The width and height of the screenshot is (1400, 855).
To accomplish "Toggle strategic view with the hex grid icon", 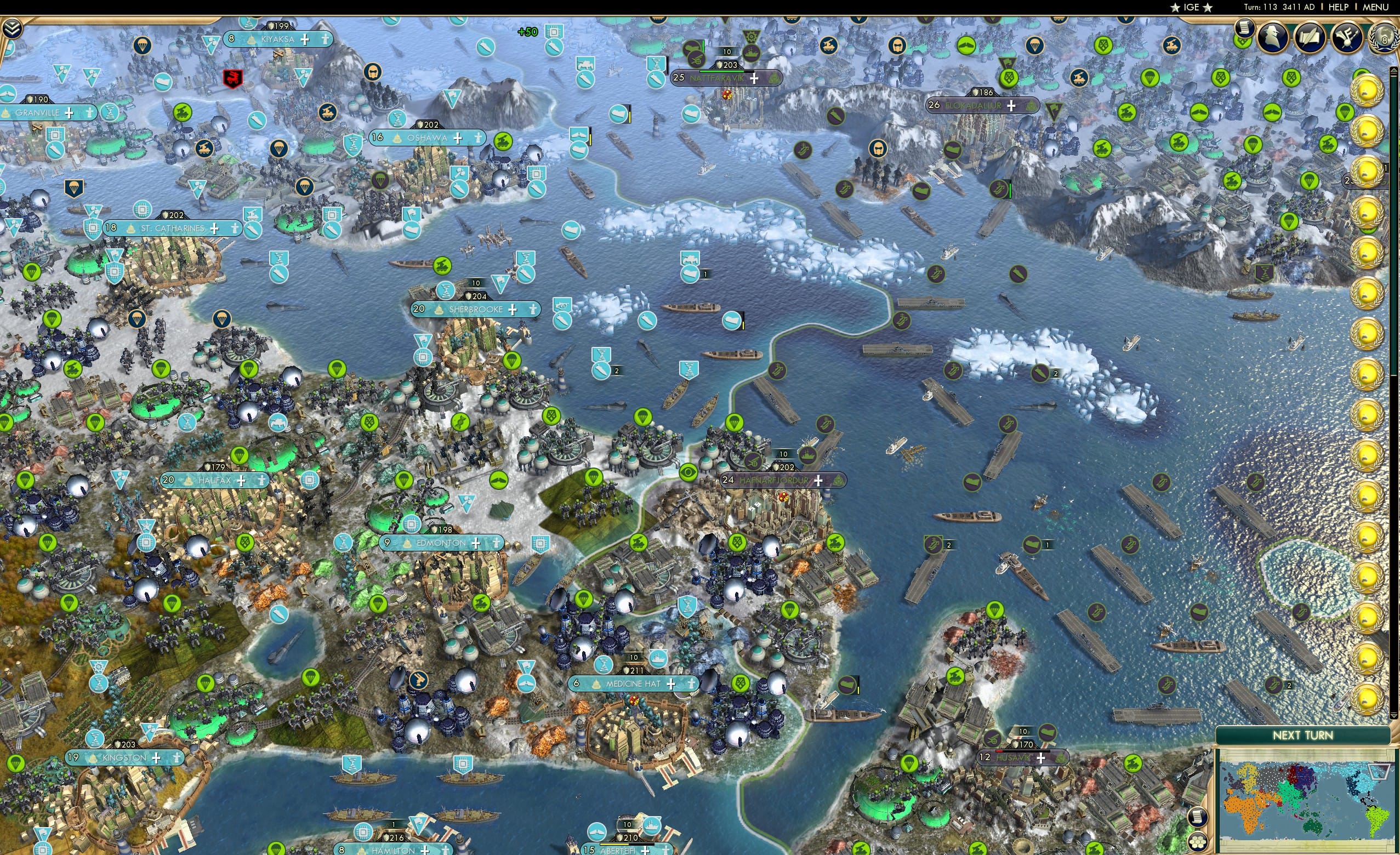I will tap(1198, 843).
